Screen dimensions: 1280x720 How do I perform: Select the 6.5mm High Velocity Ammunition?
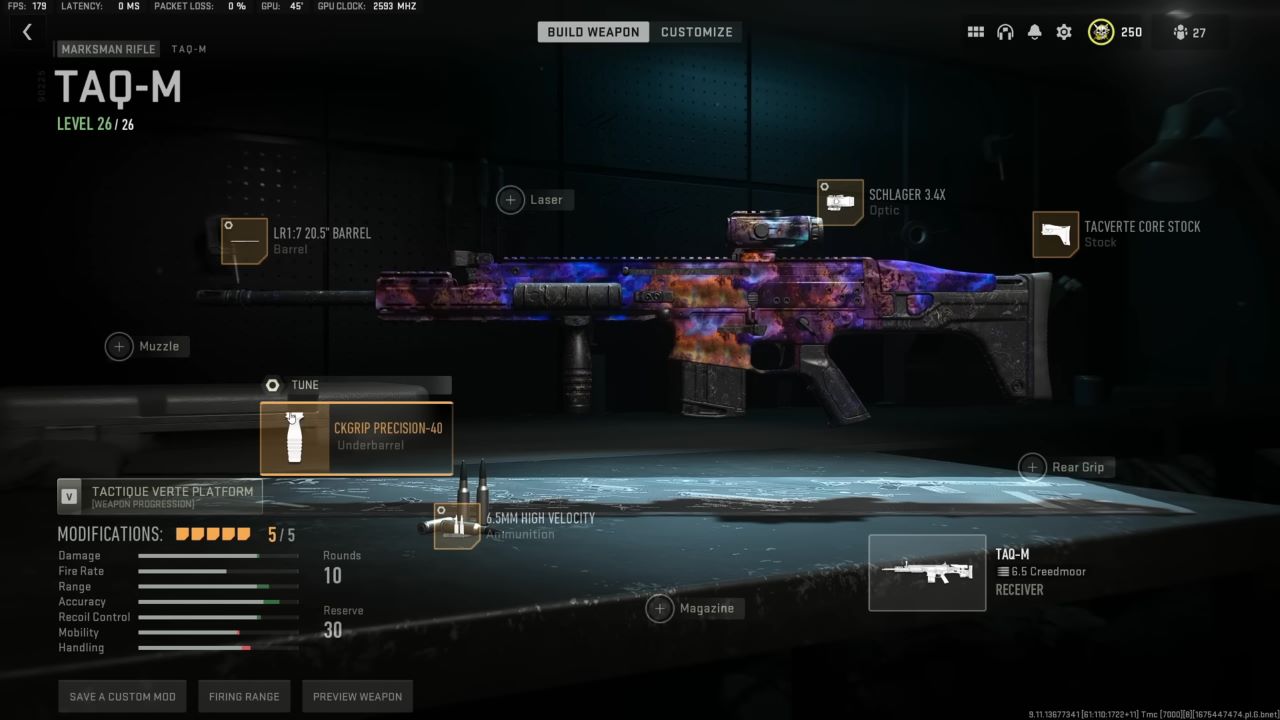(x=455, y=524)
